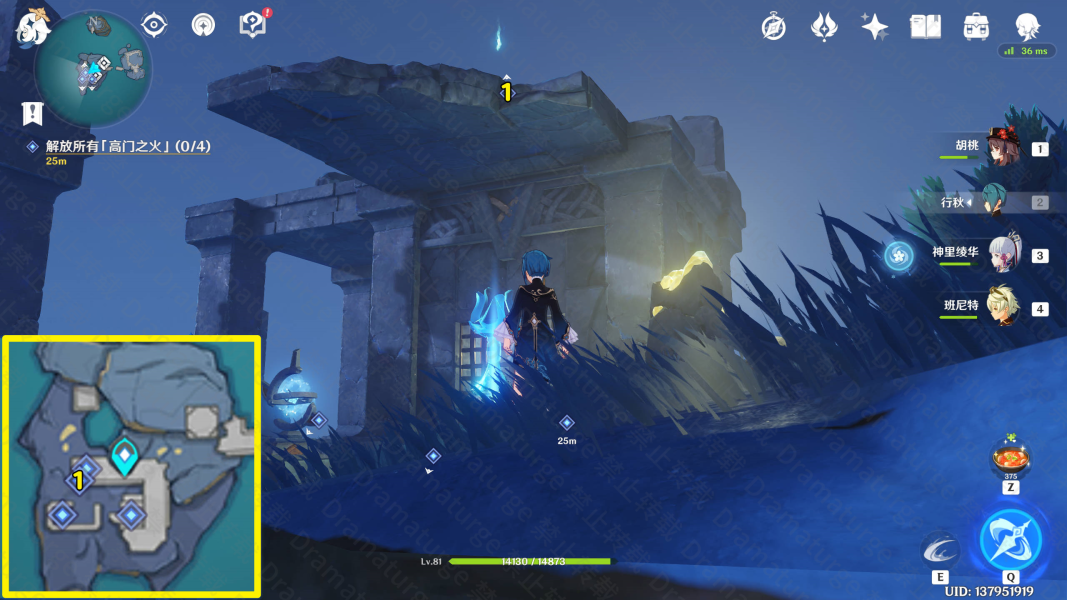
Task: Switch to party member 班尼特
Action: pos(1002,308)
